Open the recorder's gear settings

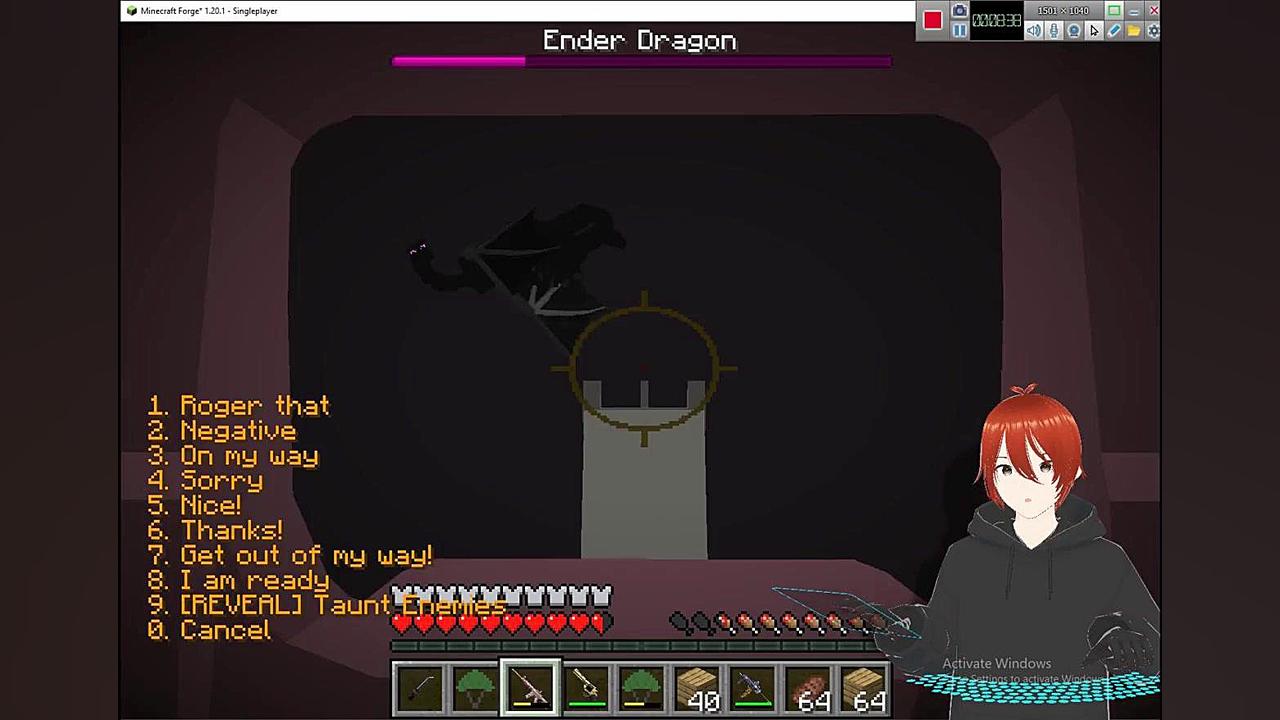pos(1153,31)
